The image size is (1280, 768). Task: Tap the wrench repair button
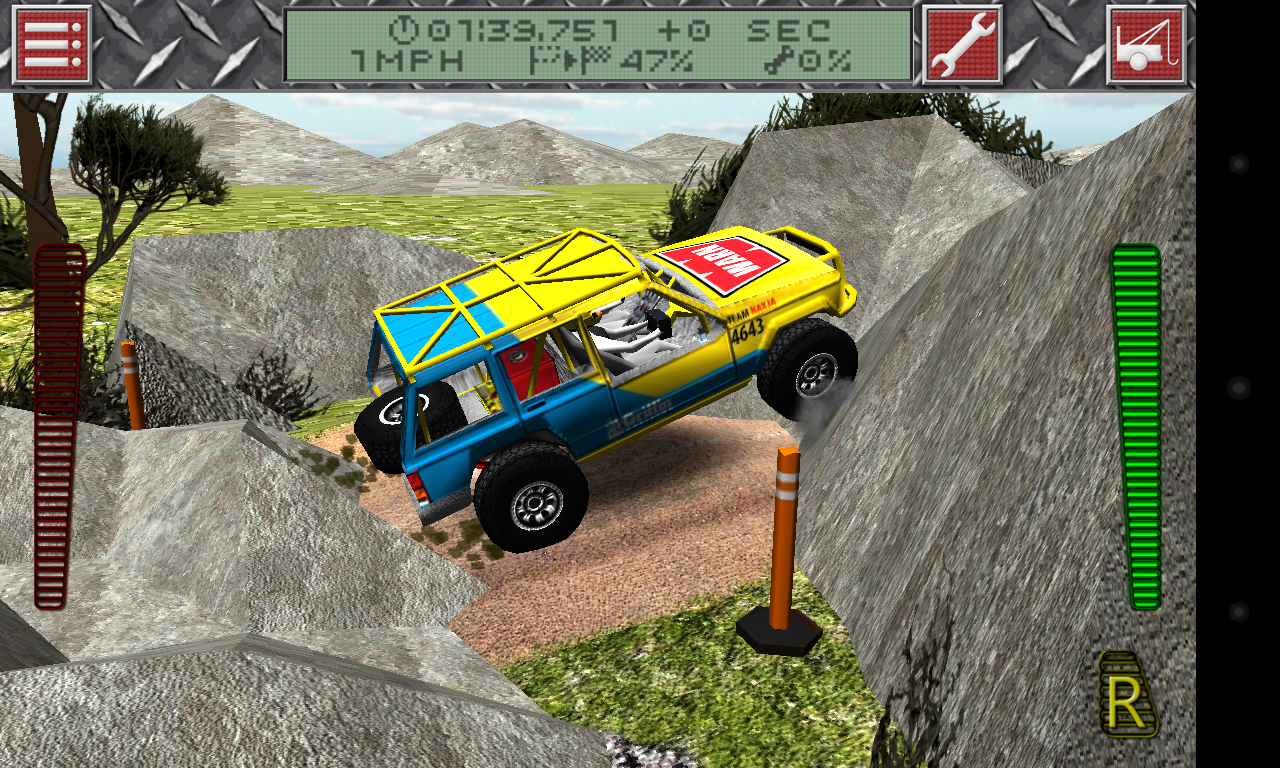[x=961, y=45]
